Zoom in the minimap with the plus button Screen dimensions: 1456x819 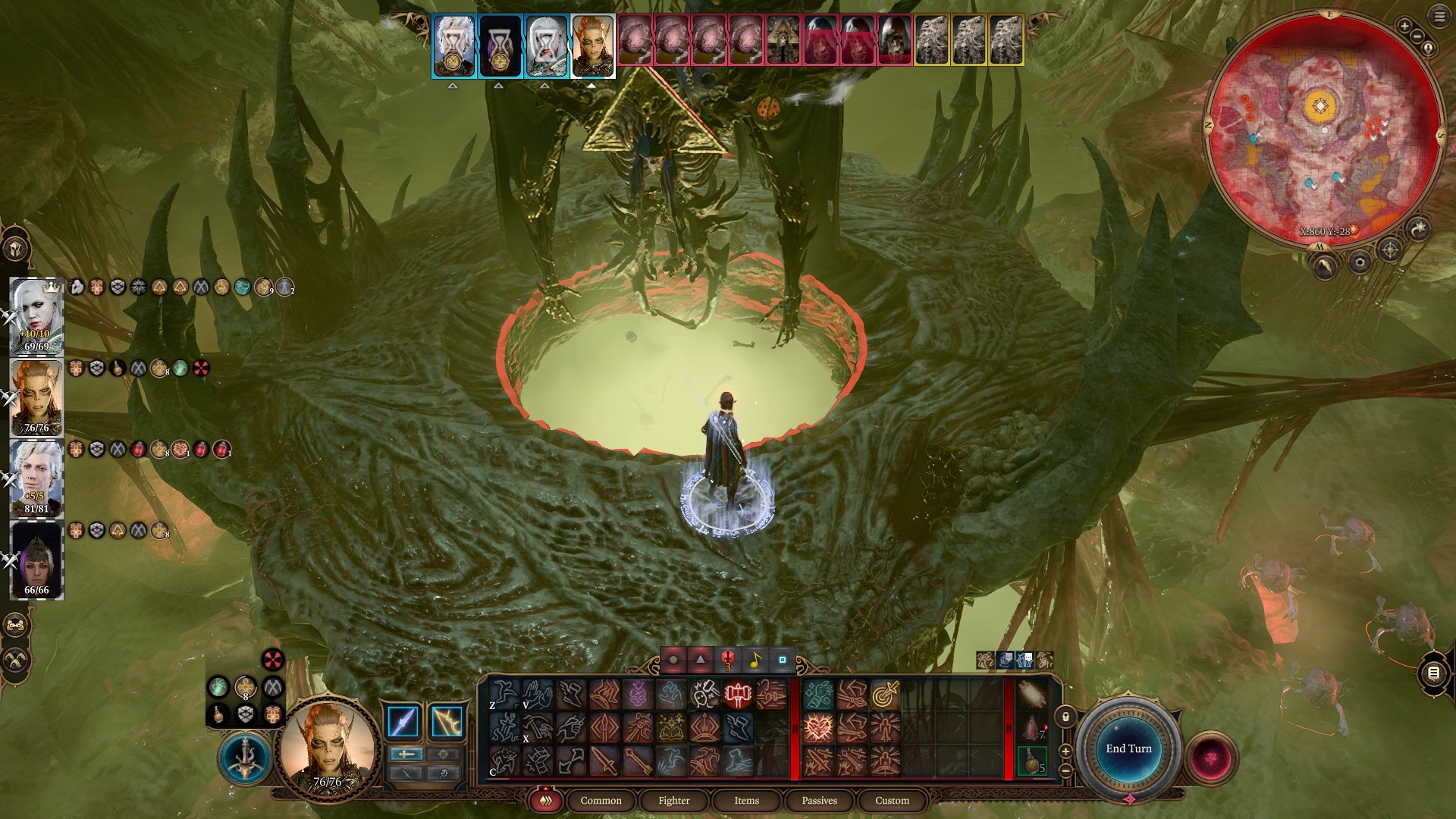(1404, 27)
